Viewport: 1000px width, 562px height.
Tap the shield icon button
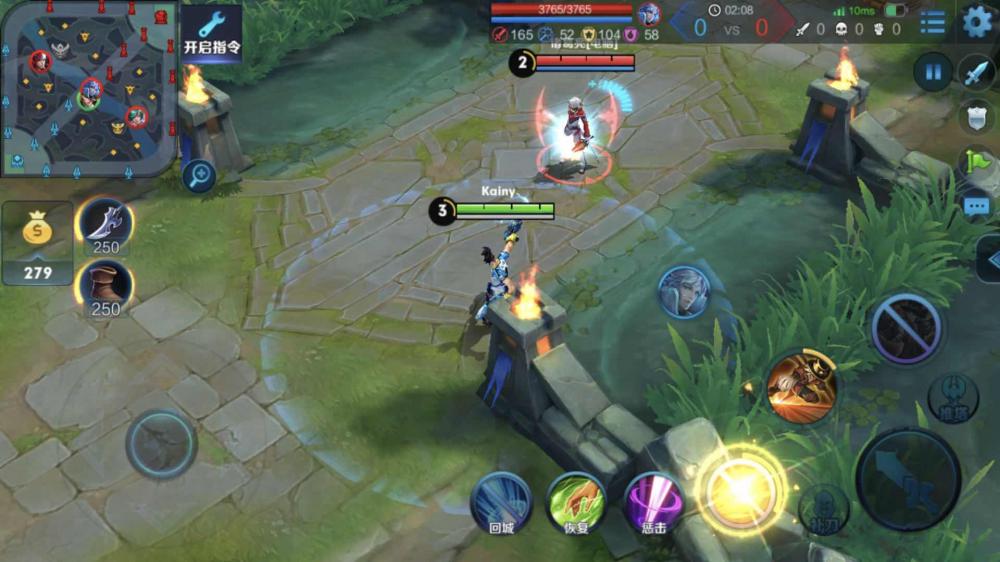[x=976, y=116]
